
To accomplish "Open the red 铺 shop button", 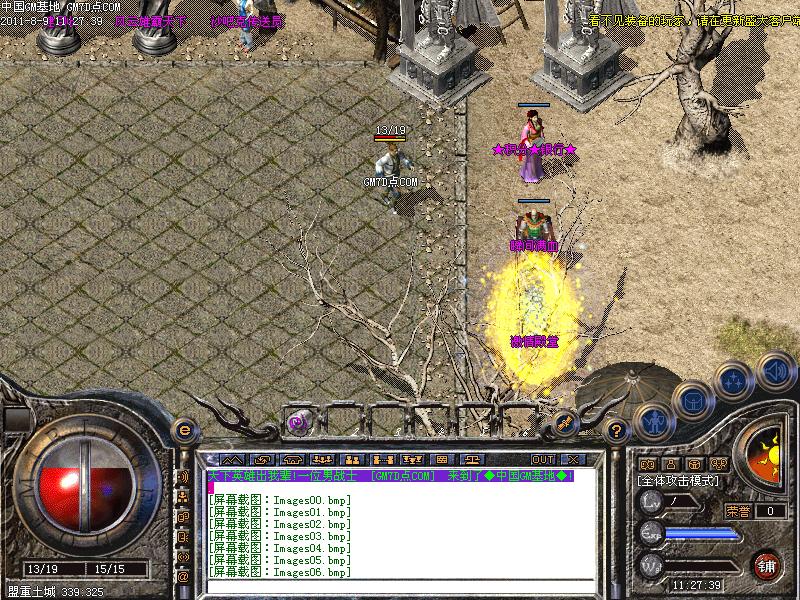I will coord(767,565).
